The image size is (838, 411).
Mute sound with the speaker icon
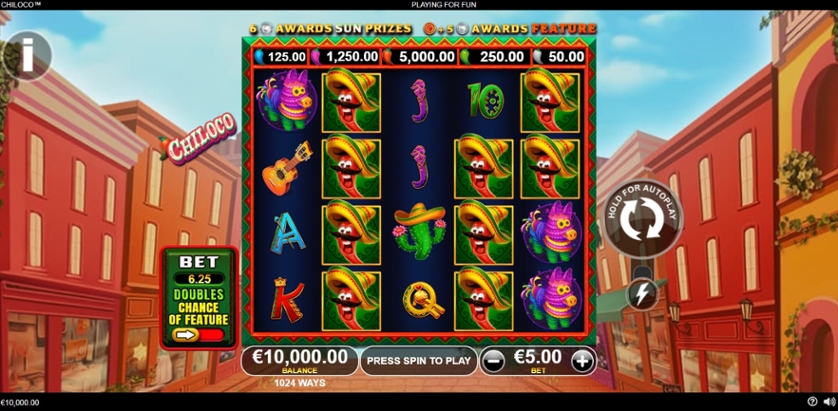point(828,402)
